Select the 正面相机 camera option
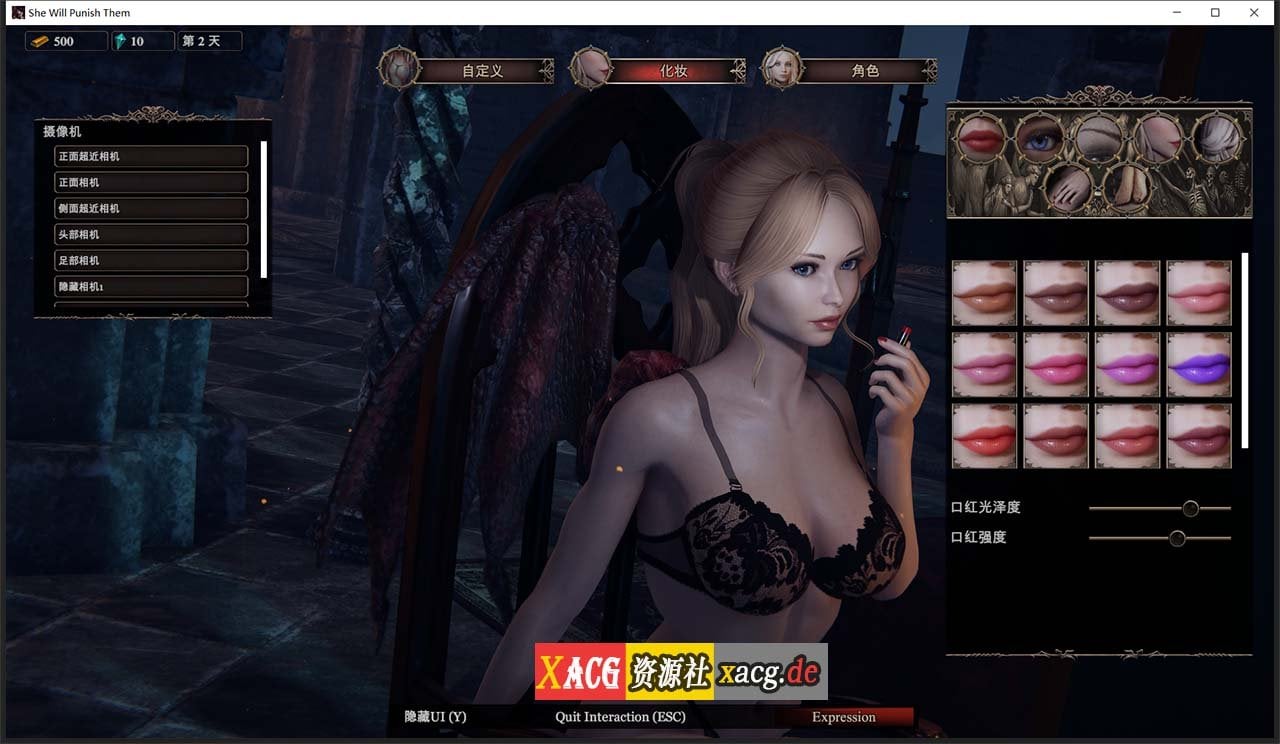This screenshot has width=1280, height=744. (x=150, y=182)
